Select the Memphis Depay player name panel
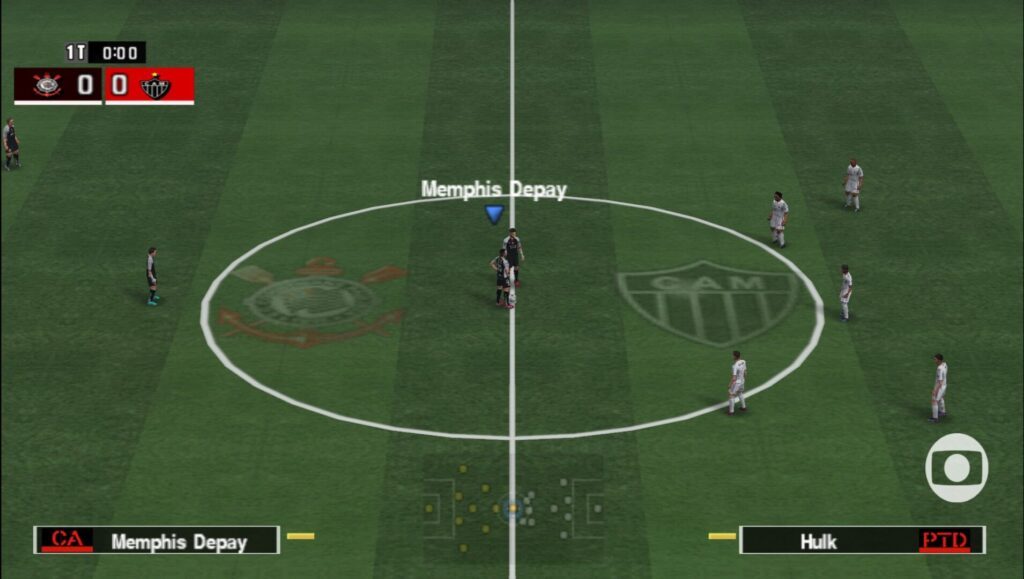Screen dimensions: 1024x579 click(x=157, y=541)
